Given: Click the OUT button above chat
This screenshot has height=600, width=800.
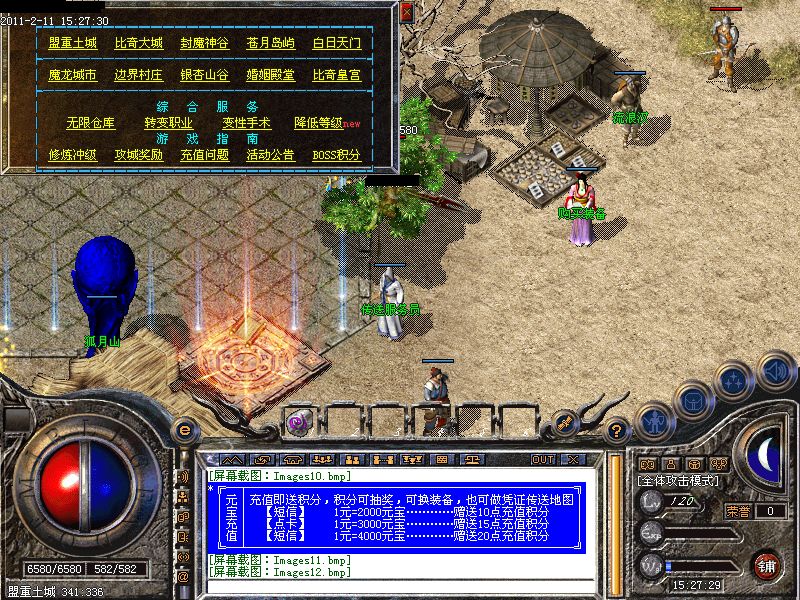Looking at the screenshot, I should click(542, 459).
